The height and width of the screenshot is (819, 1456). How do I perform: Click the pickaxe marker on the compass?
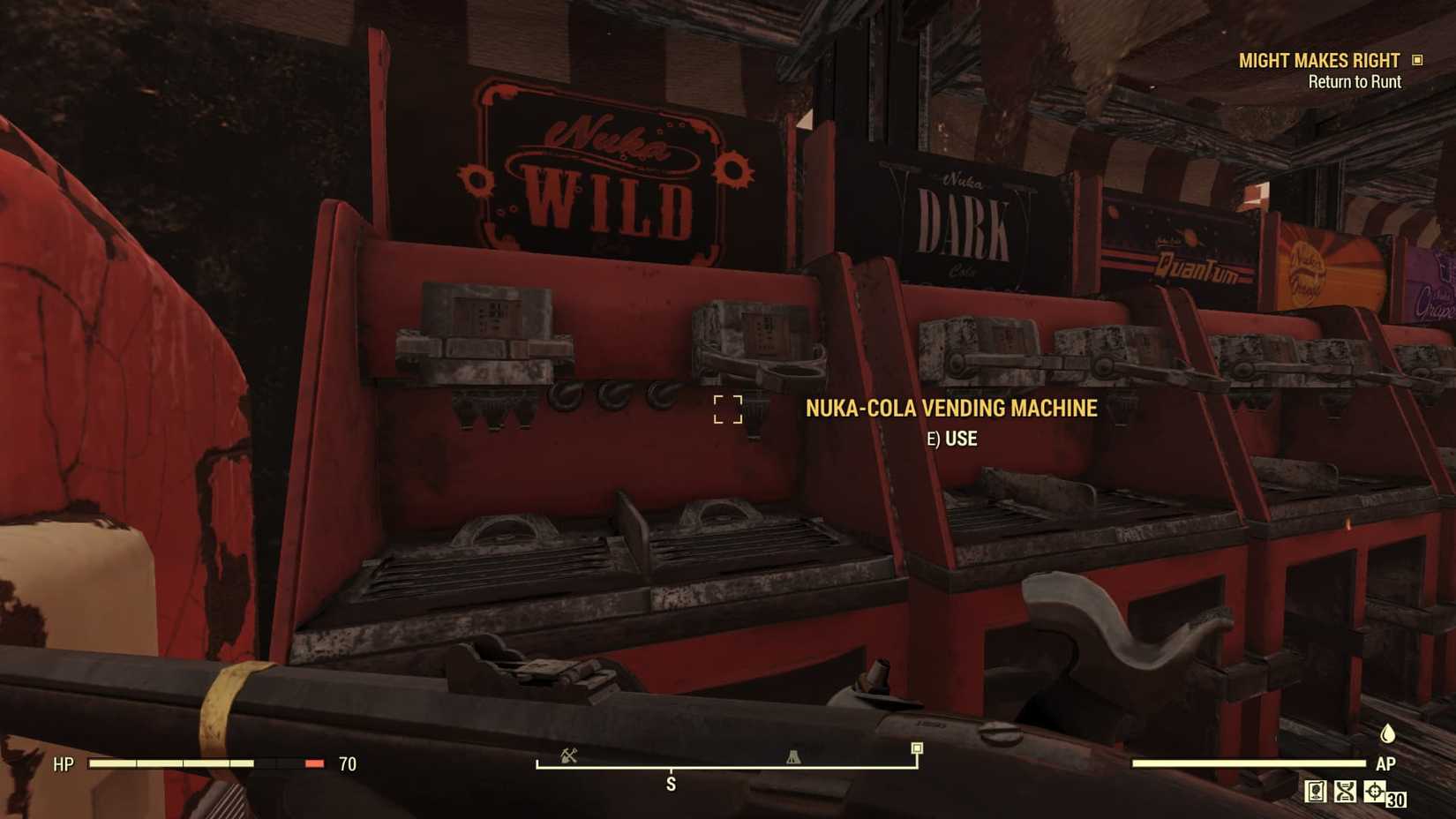click(570, 756)
